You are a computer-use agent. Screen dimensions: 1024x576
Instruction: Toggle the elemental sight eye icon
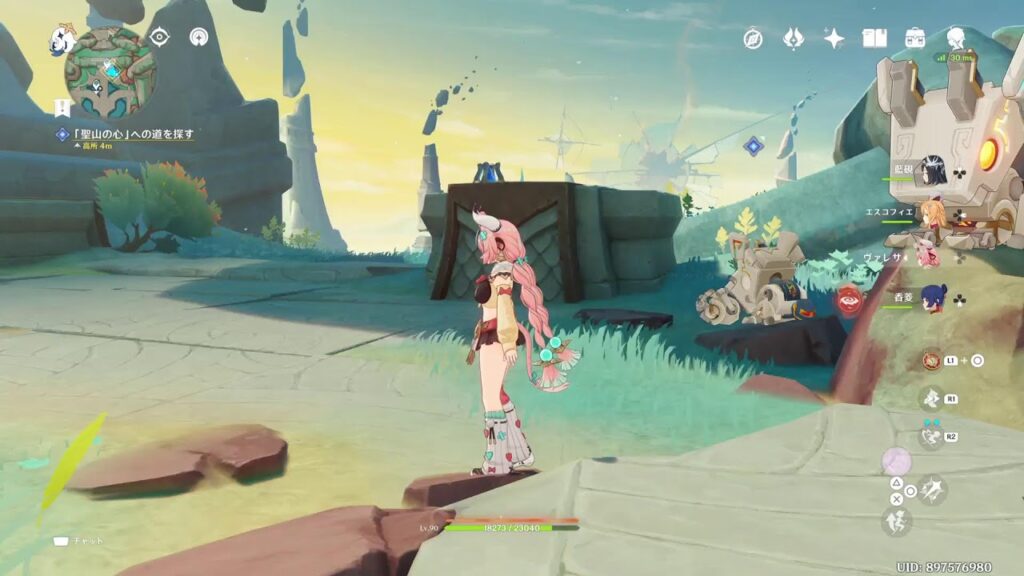click(x=159, y=37)
